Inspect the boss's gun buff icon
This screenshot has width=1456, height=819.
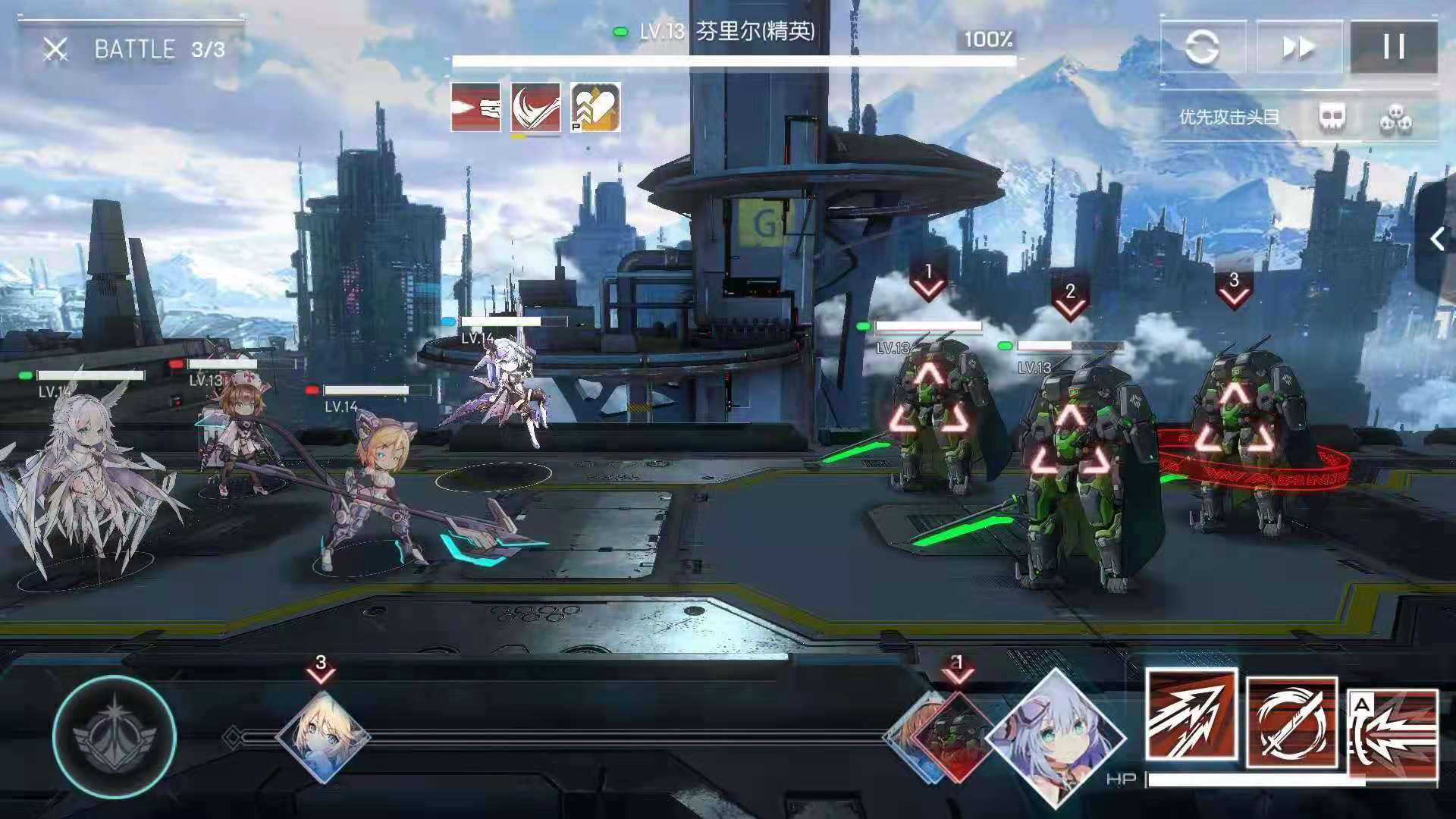tap(476, 108)
